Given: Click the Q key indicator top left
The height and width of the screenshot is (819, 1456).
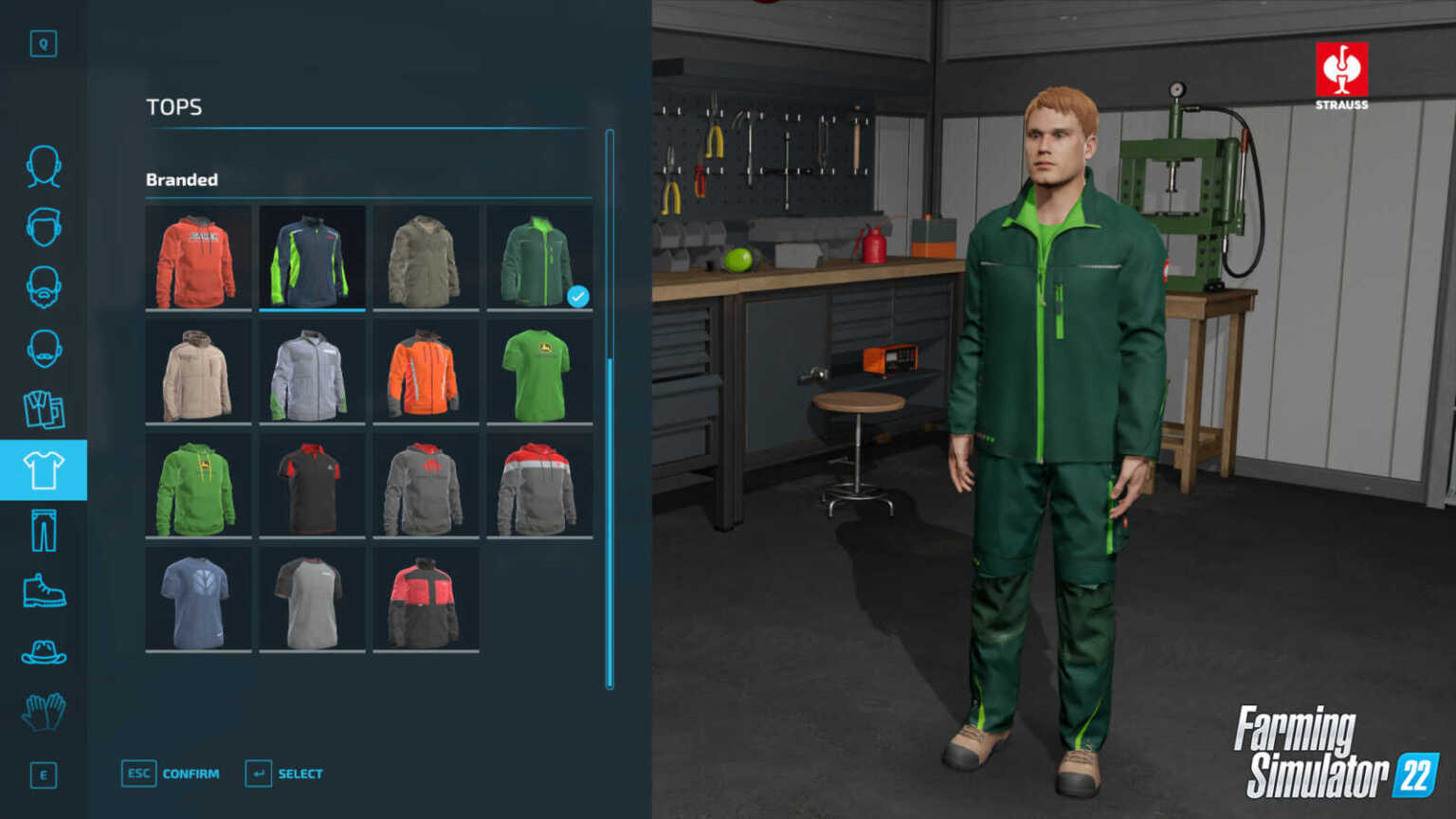Looking at the screenshot, I should pos(44,44).
